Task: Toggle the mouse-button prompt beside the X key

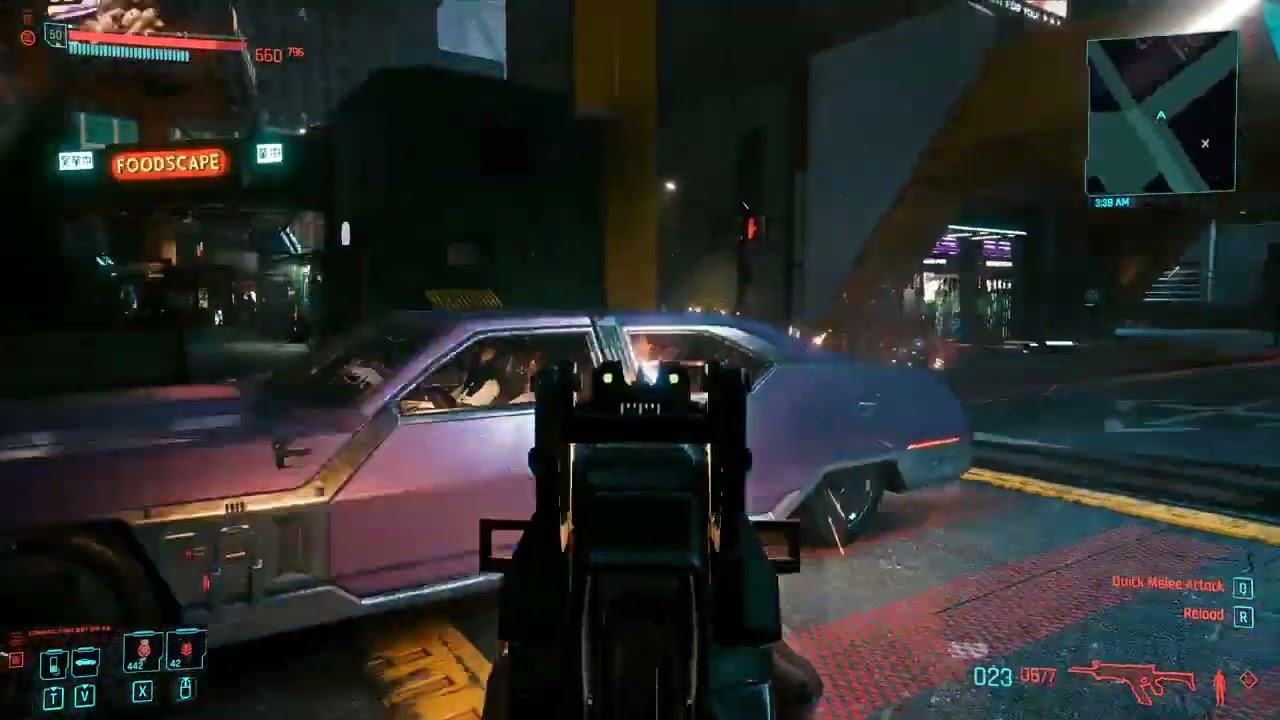Action: click(x=185, y=688)
